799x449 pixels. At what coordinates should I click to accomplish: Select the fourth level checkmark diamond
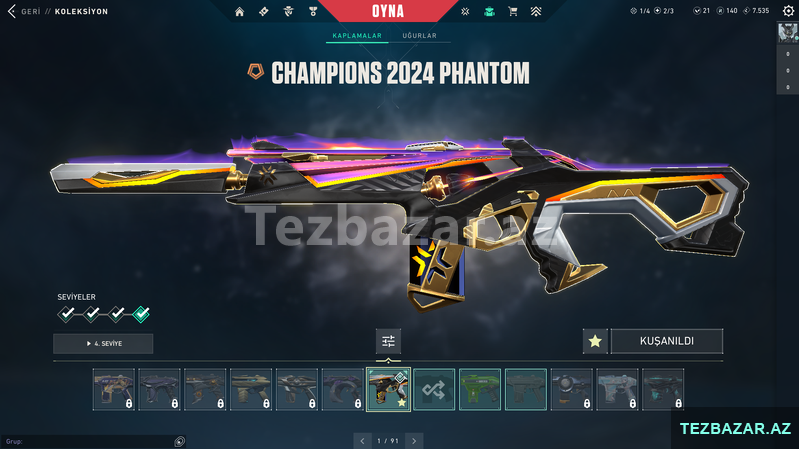[x=141, y=314]
